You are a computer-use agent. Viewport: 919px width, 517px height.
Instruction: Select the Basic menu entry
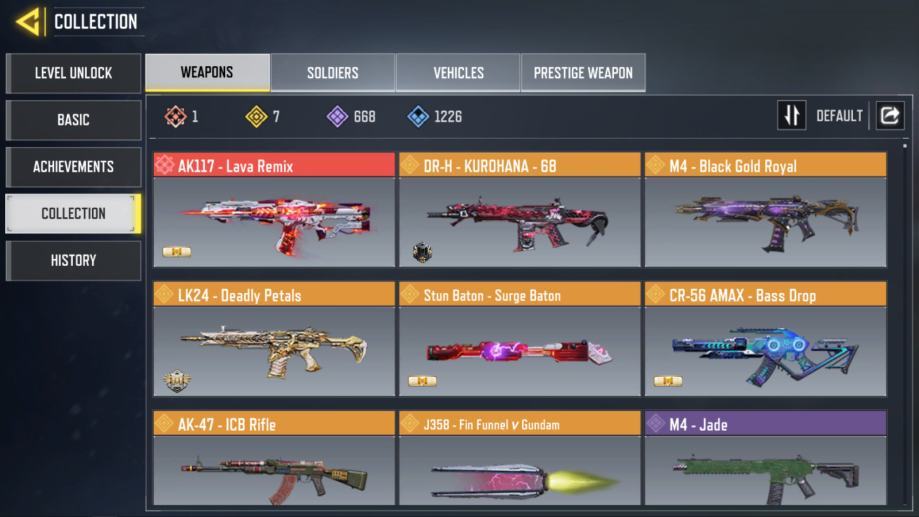pos(73,120)
